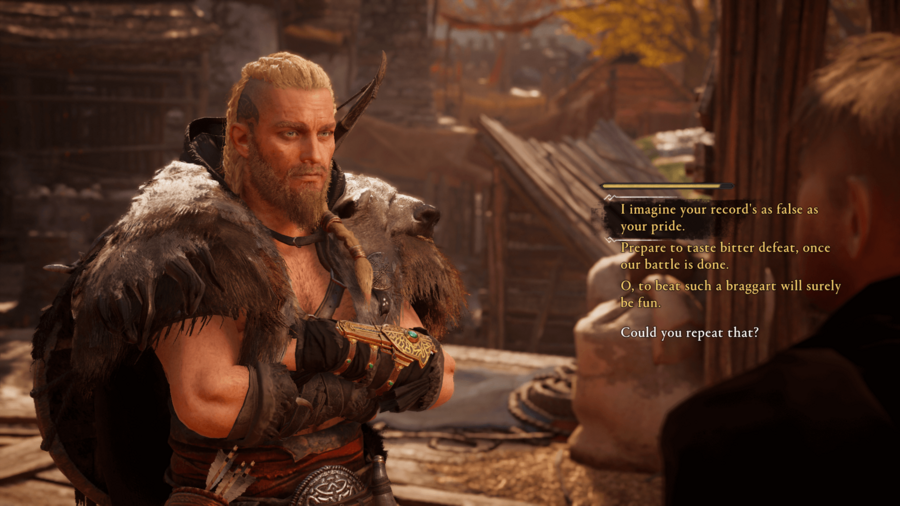Select "Prepare to taste bitter defeat" response
900x506 pixels.
[x=724, y=256]
